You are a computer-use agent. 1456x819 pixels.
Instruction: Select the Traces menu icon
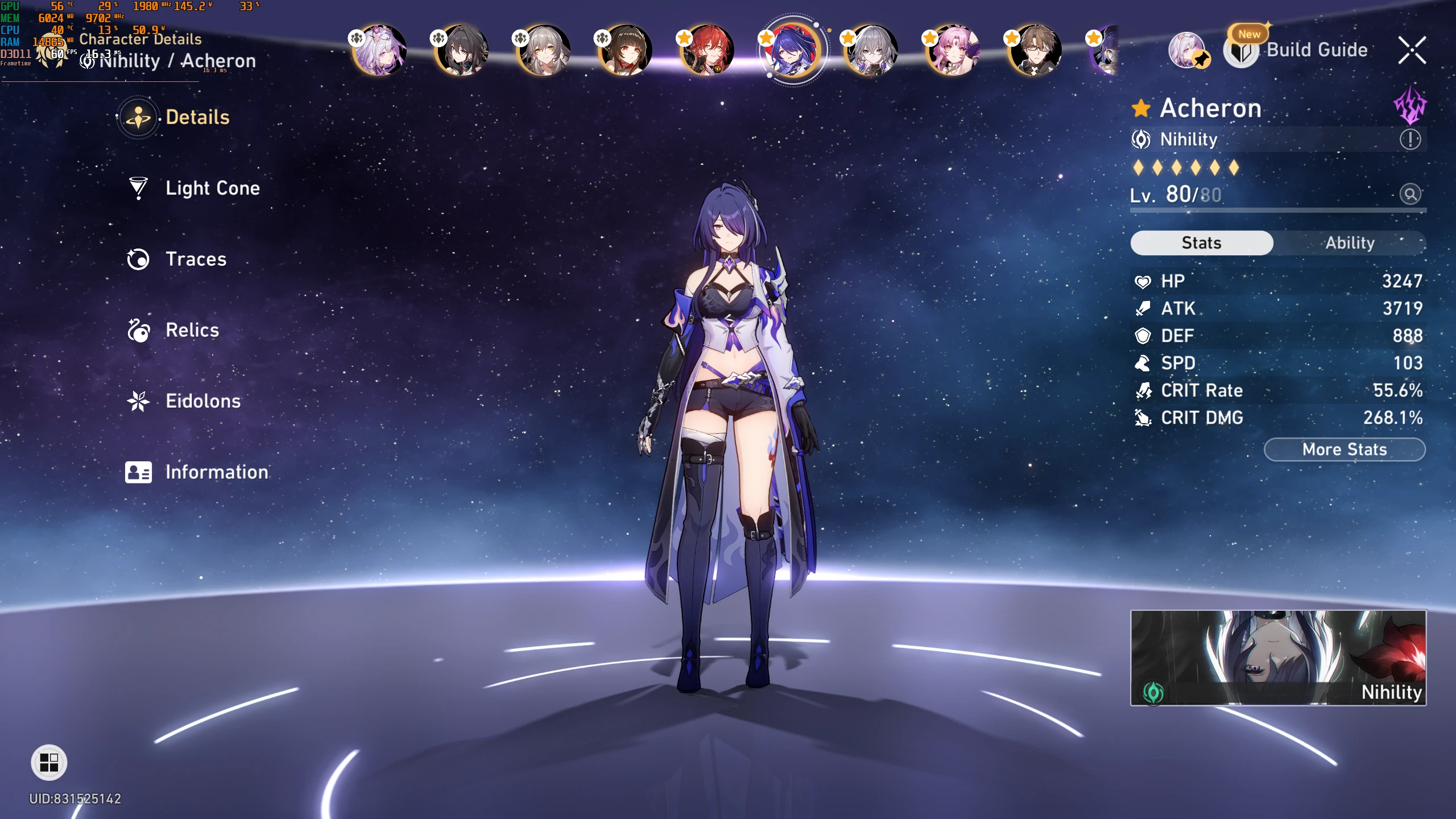139,259
